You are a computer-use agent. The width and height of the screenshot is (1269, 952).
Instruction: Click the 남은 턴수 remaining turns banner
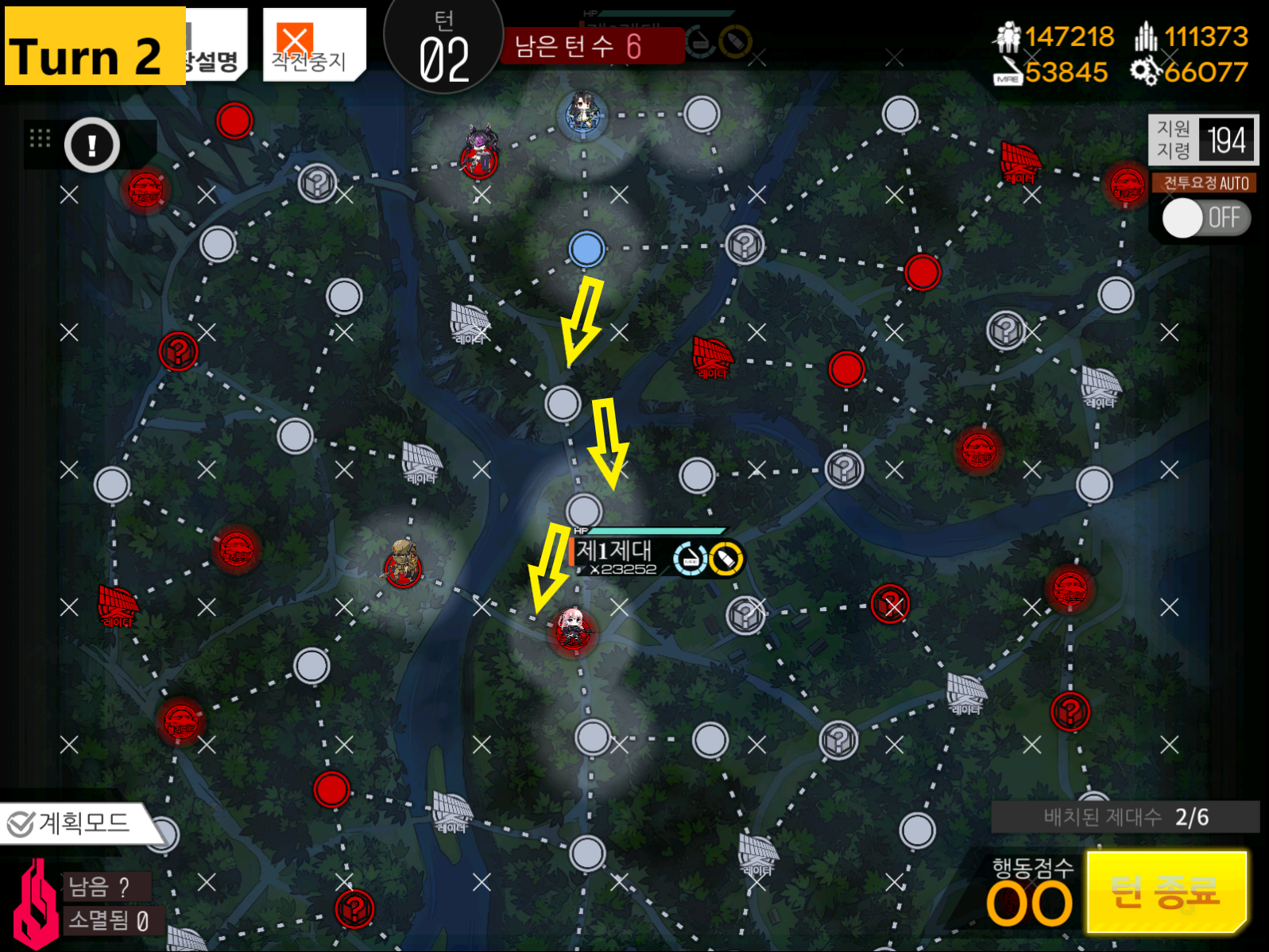pyautogui.click(x=592, y=44)
